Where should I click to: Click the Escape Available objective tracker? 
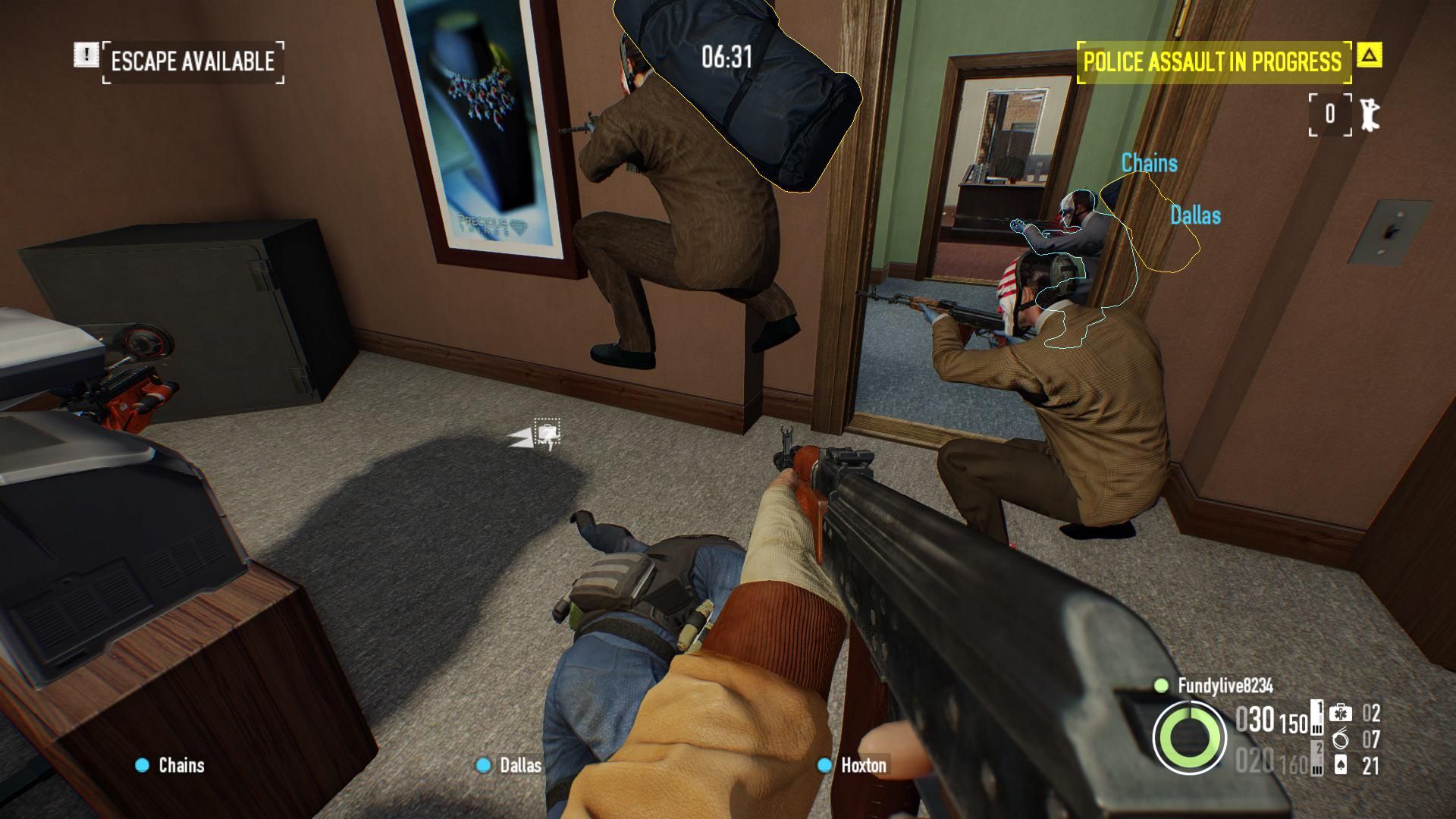[x=193, y=61]
